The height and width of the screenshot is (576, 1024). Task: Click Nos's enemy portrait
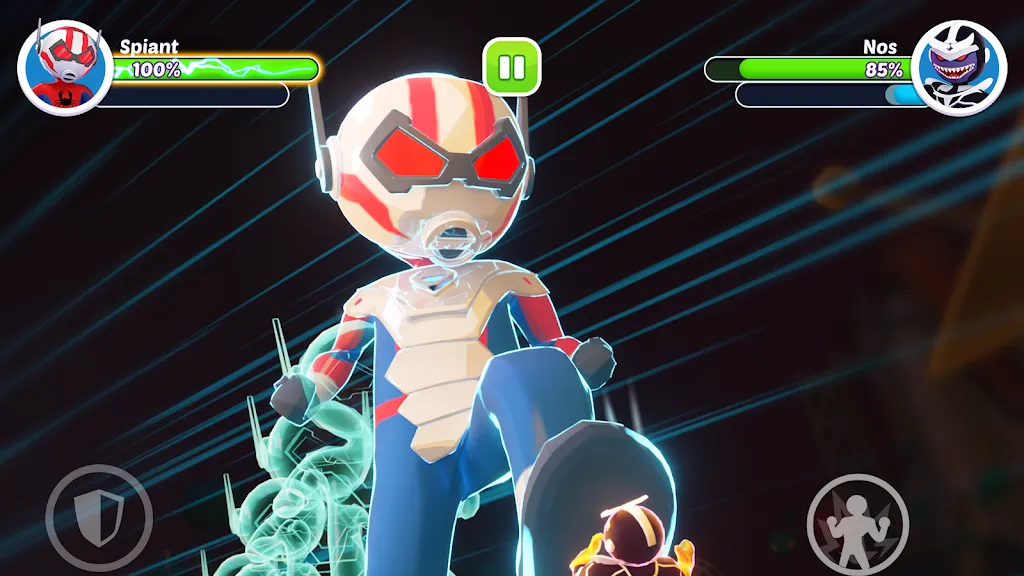(x=959, y=68)
